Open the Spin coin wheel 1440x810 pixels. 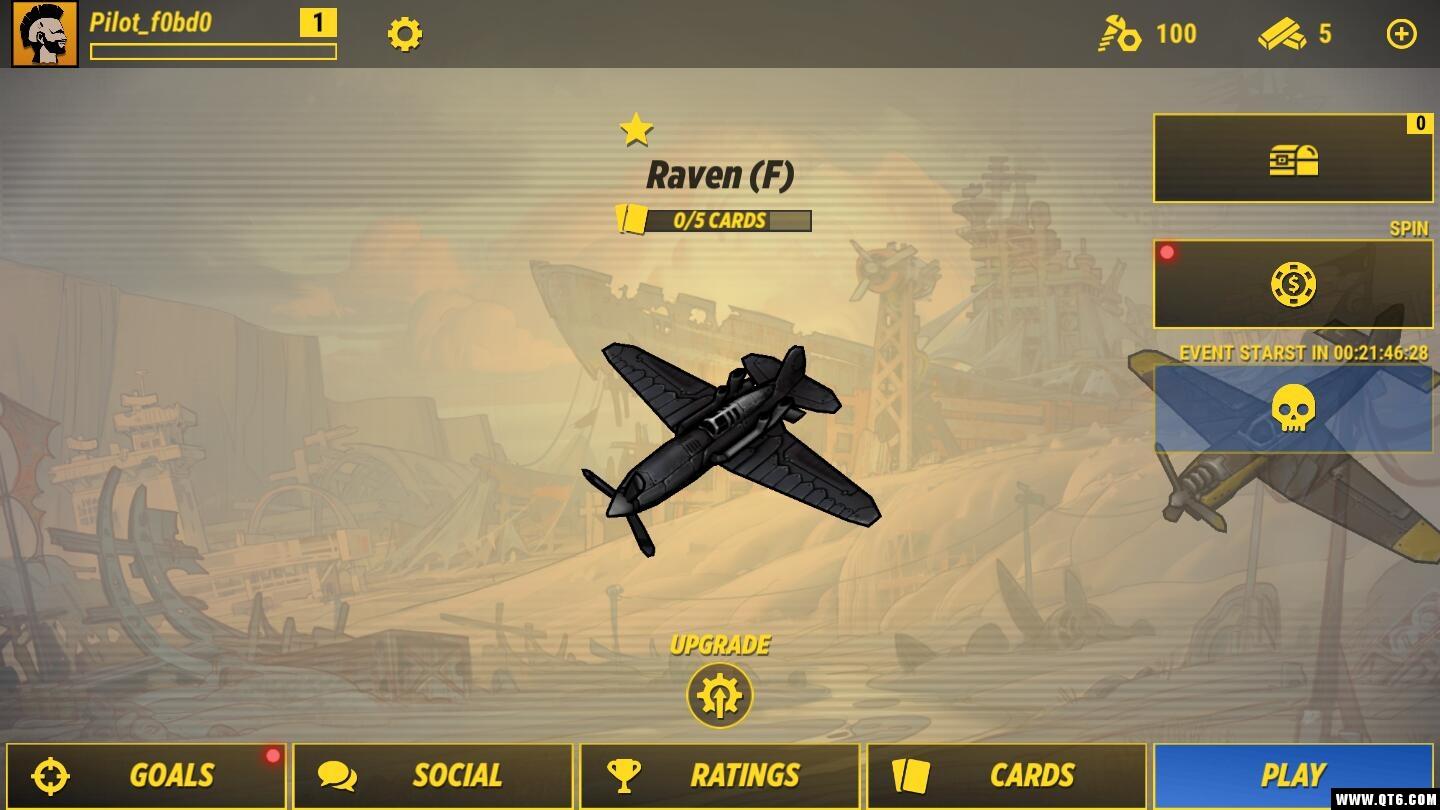click(1292, 285)
